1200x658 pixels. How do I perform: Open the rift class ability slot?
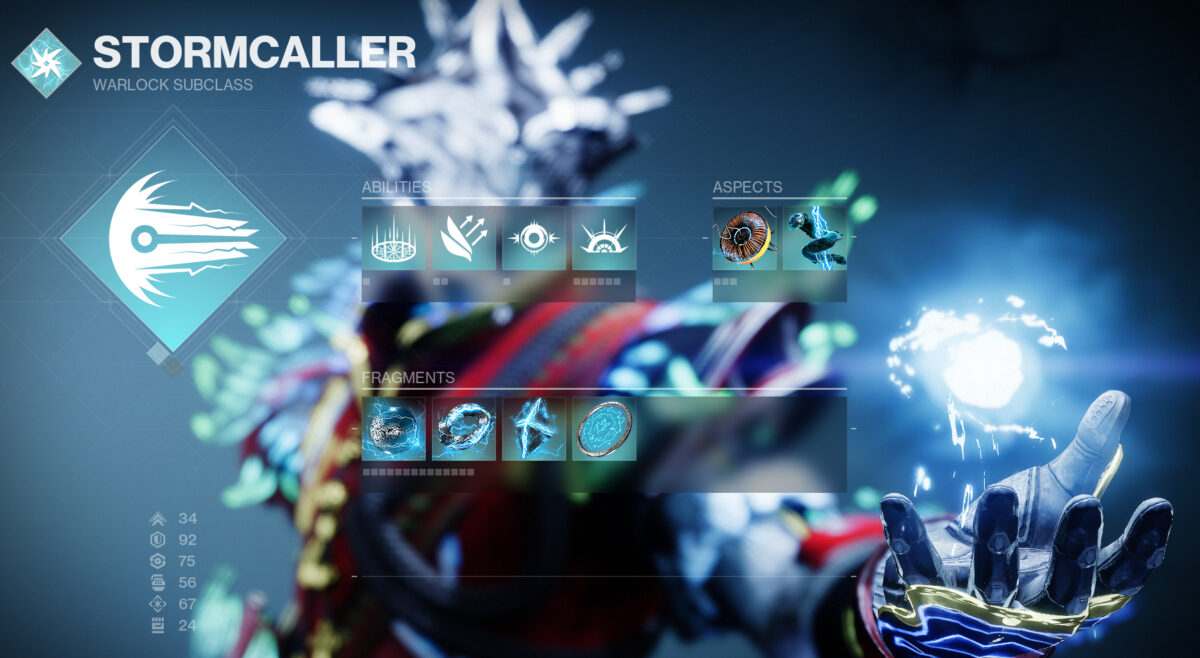click(x=394, y=238)
